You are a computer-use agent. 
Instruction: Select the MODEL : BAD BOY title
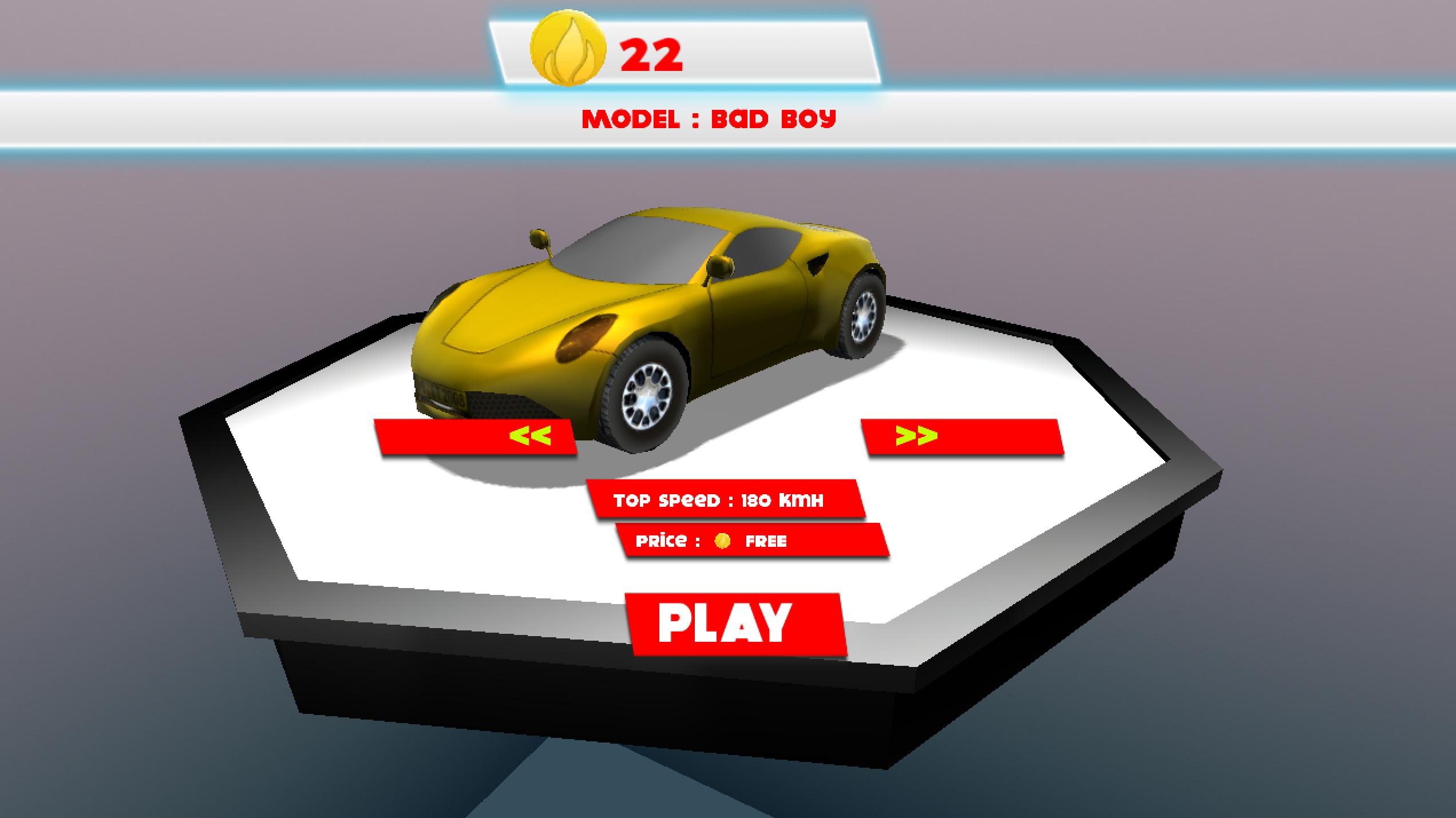(x=709, y=118)
